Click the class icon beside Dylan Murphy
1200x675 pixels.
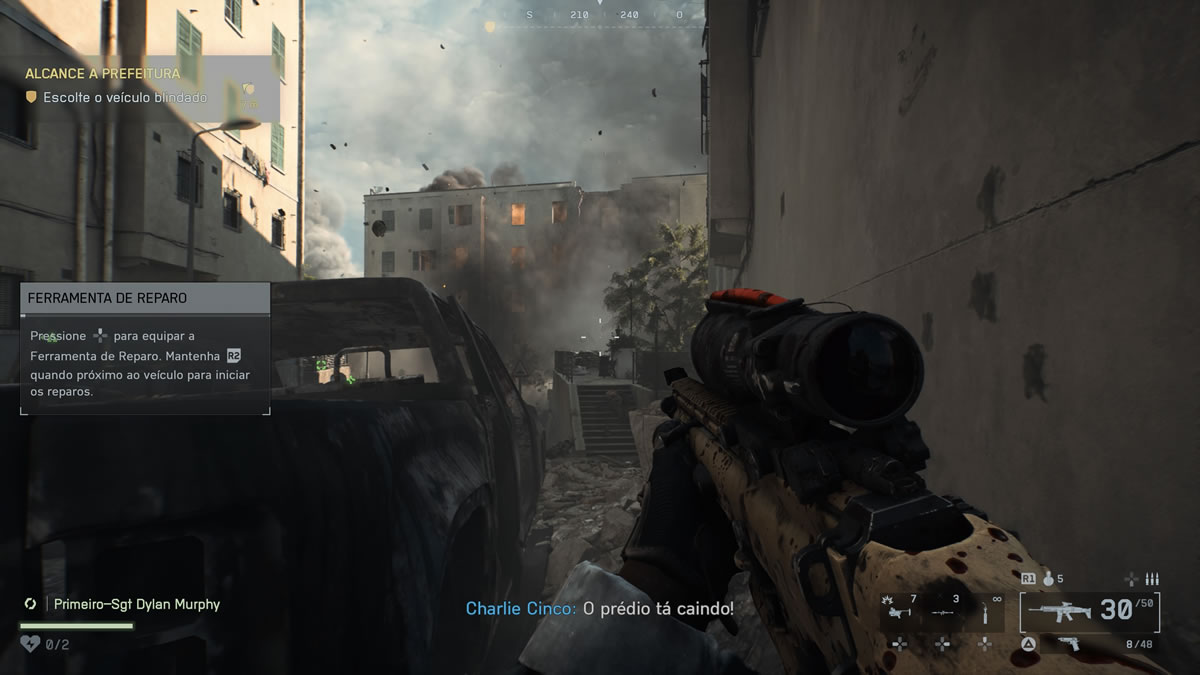(x=31, y=604)
